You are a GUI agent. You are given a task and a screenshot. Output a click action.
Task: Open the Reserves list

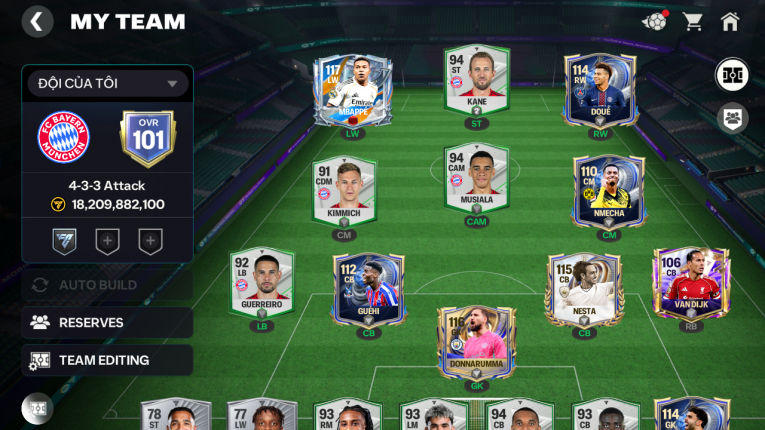(x=107, y=322)
